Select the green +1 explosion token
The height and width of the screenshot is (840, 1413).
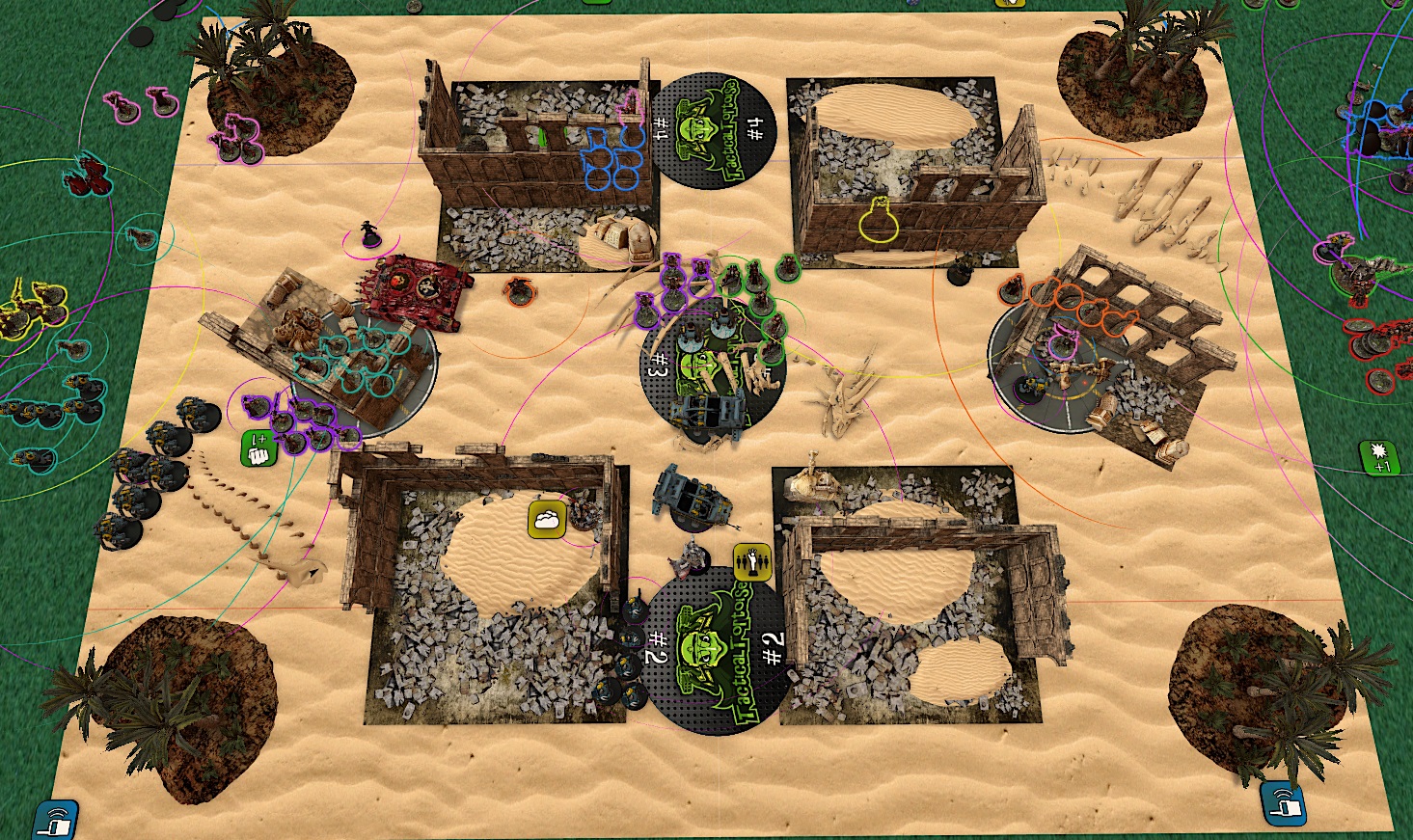pos(1378,457)
